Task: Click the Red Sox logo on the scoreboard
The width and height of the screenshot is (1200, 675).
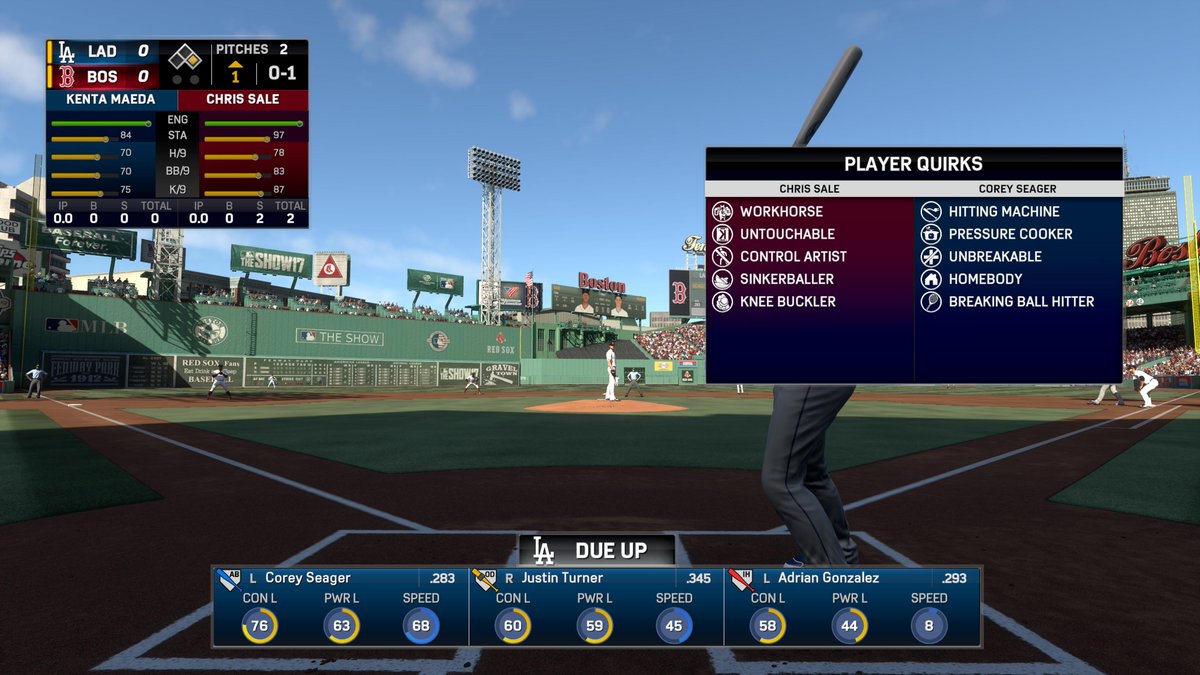Action: click(66, 77)
